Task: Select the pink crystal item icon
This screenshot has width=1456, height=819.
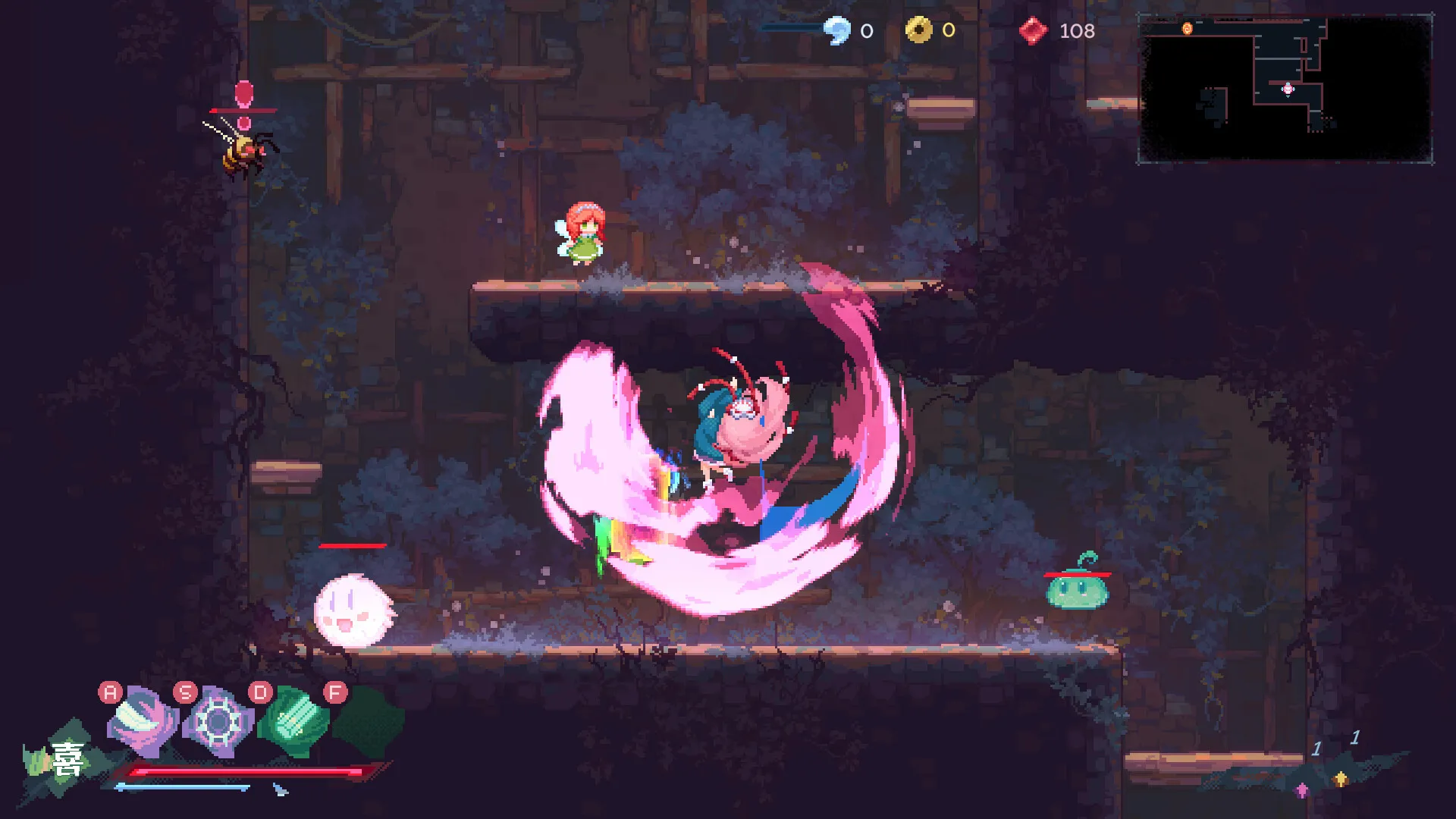Action: [x=1302, y=790]
